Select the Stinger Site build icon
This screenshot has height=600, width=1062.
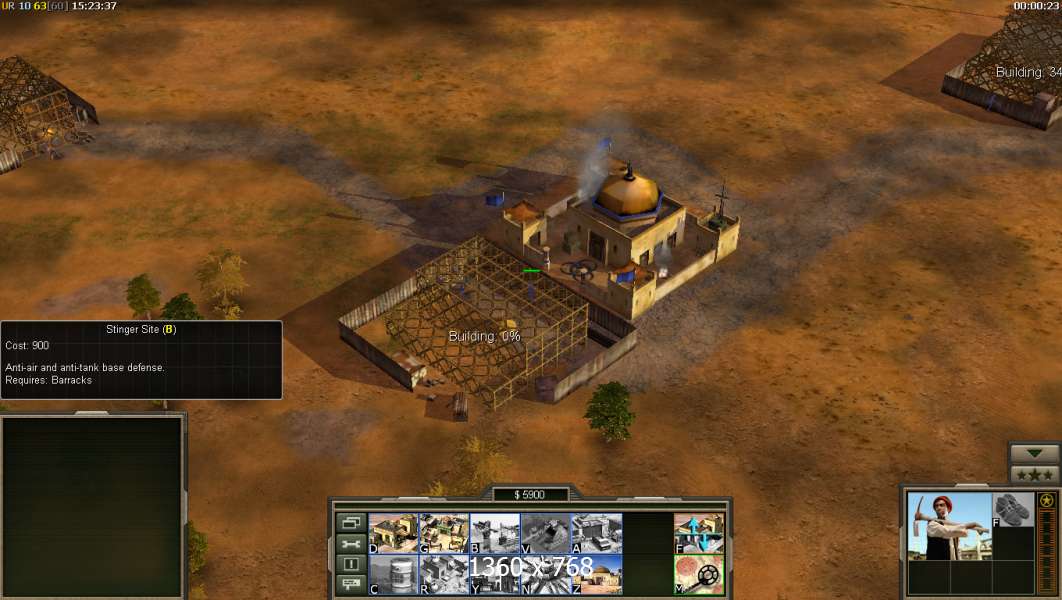pyautogui.click(x=495, y=533)
